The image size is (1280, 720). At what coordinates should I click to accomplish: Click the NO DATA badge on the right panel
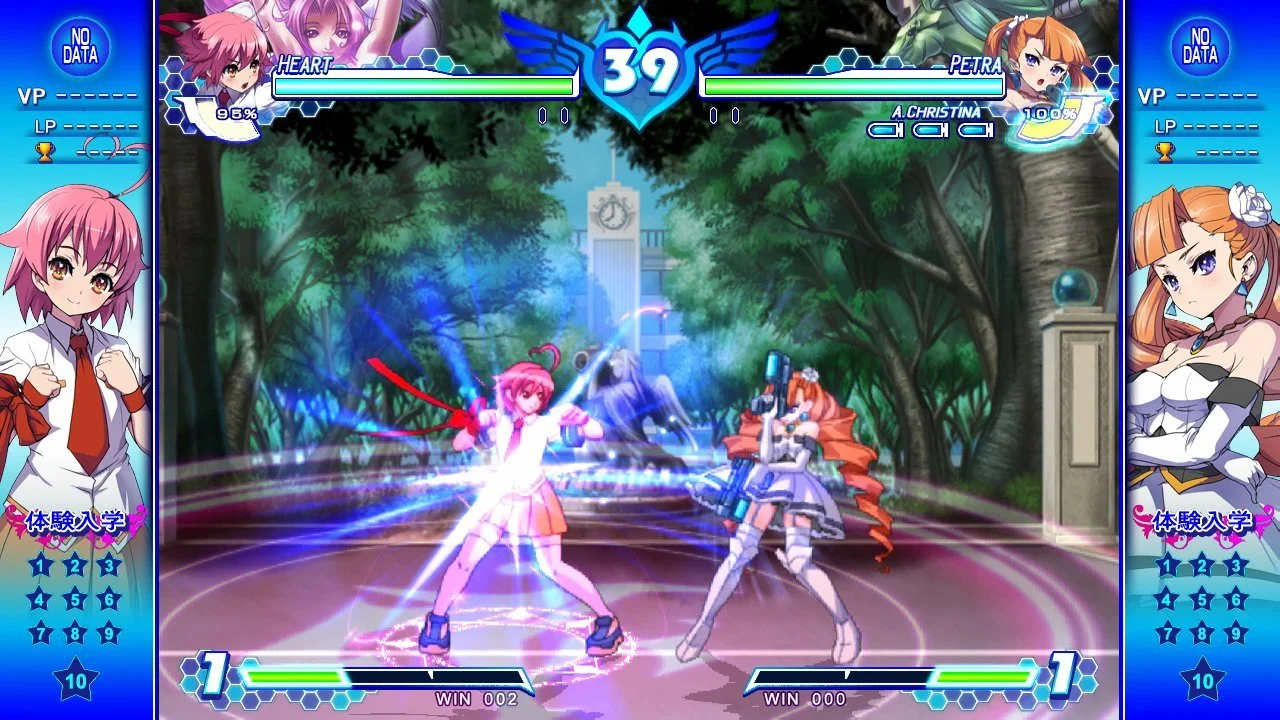pyautogui.click(x=1200, y=46)
